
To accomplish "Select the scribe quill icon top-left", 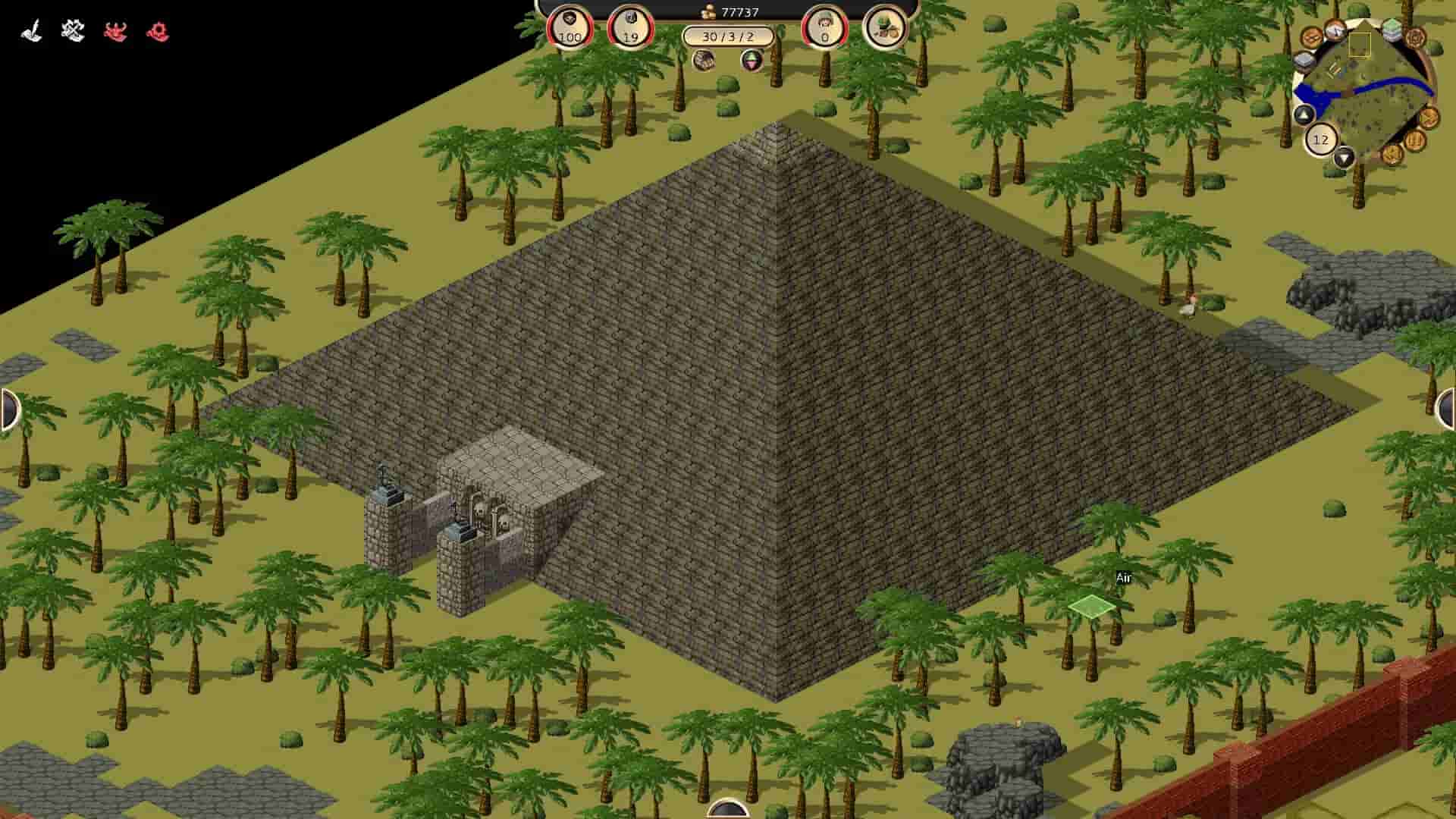I will point(29,29).
